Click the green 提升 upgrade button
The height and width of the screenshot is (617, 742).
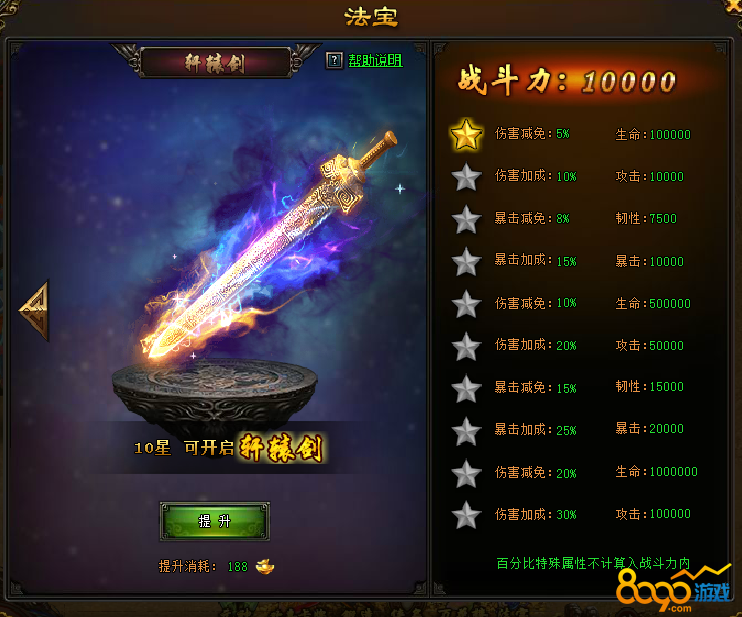(x=214, y=521)
